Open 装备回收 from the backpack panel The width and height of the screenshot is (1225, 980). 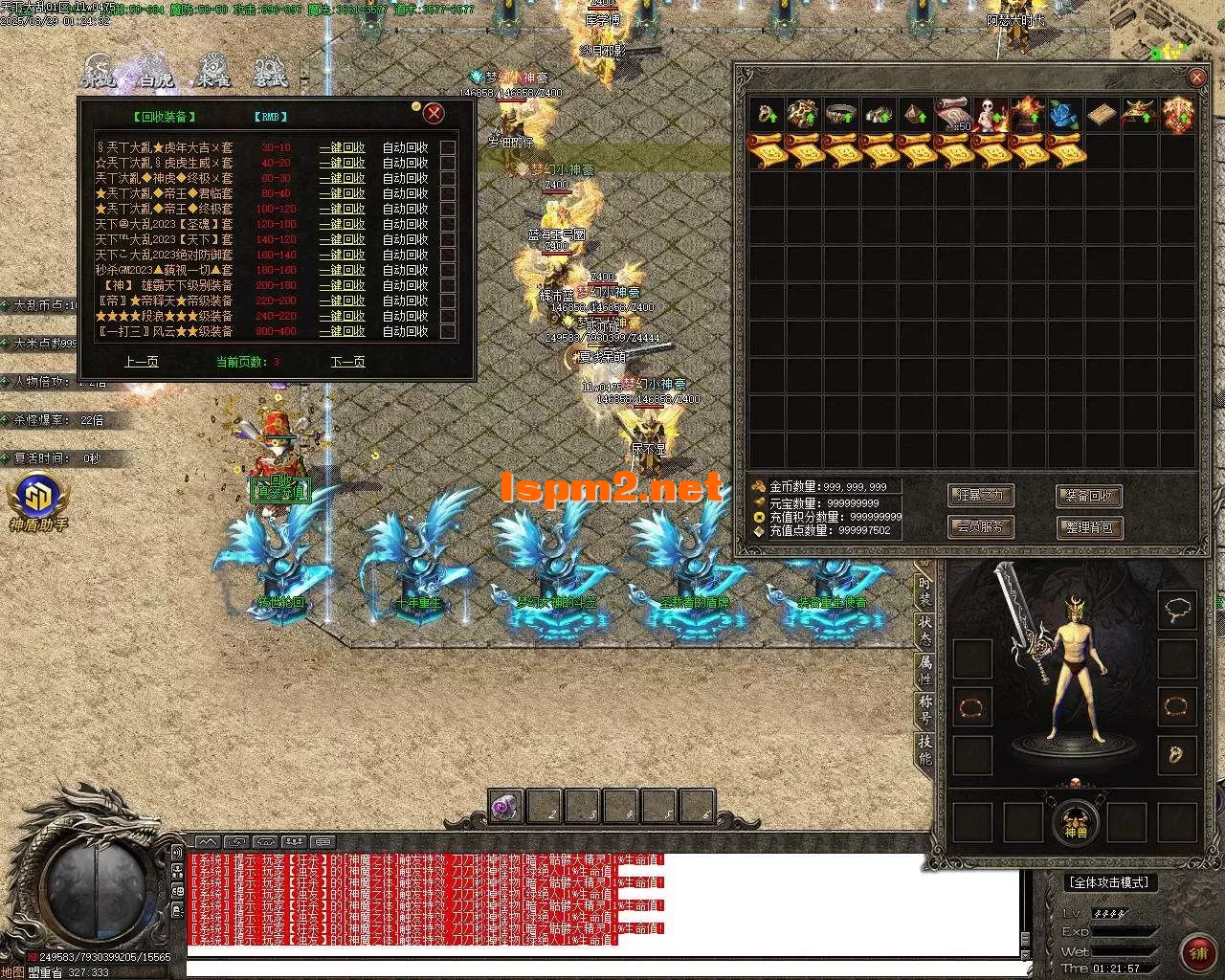tap(1089, 496)
